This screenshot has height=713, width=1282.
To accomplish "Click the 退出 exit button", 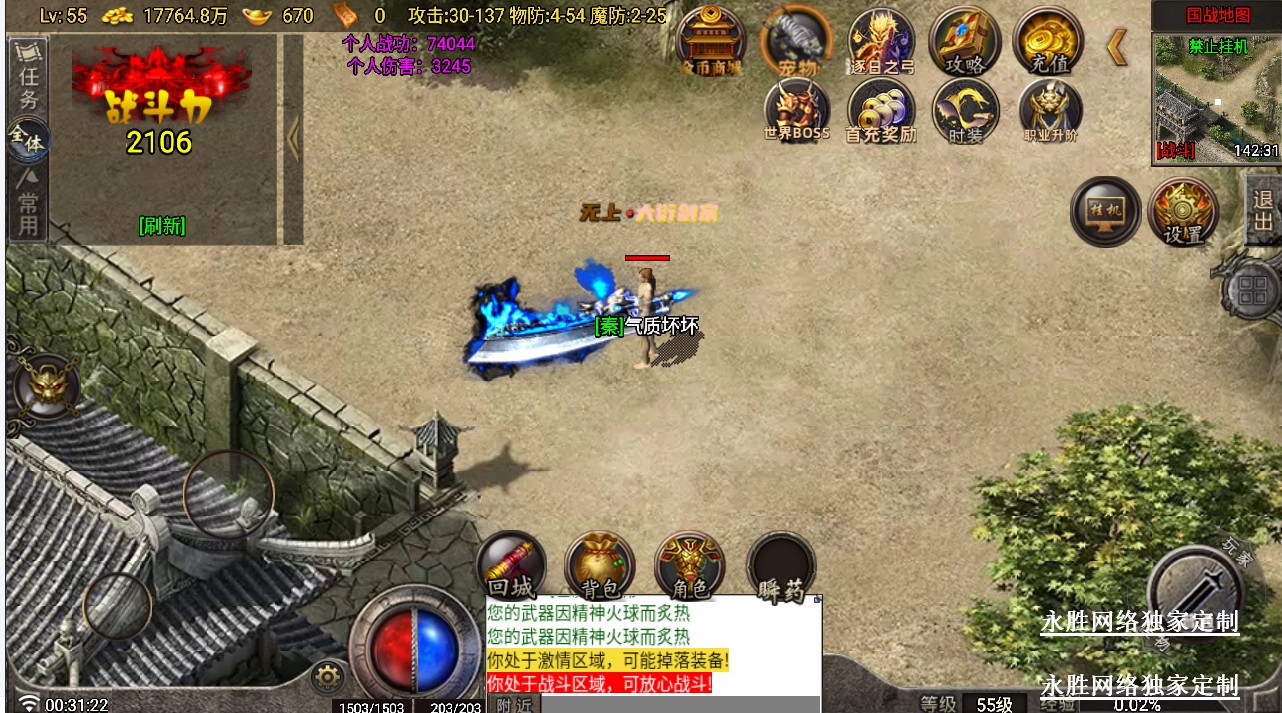I will [x=1263, y=209].
